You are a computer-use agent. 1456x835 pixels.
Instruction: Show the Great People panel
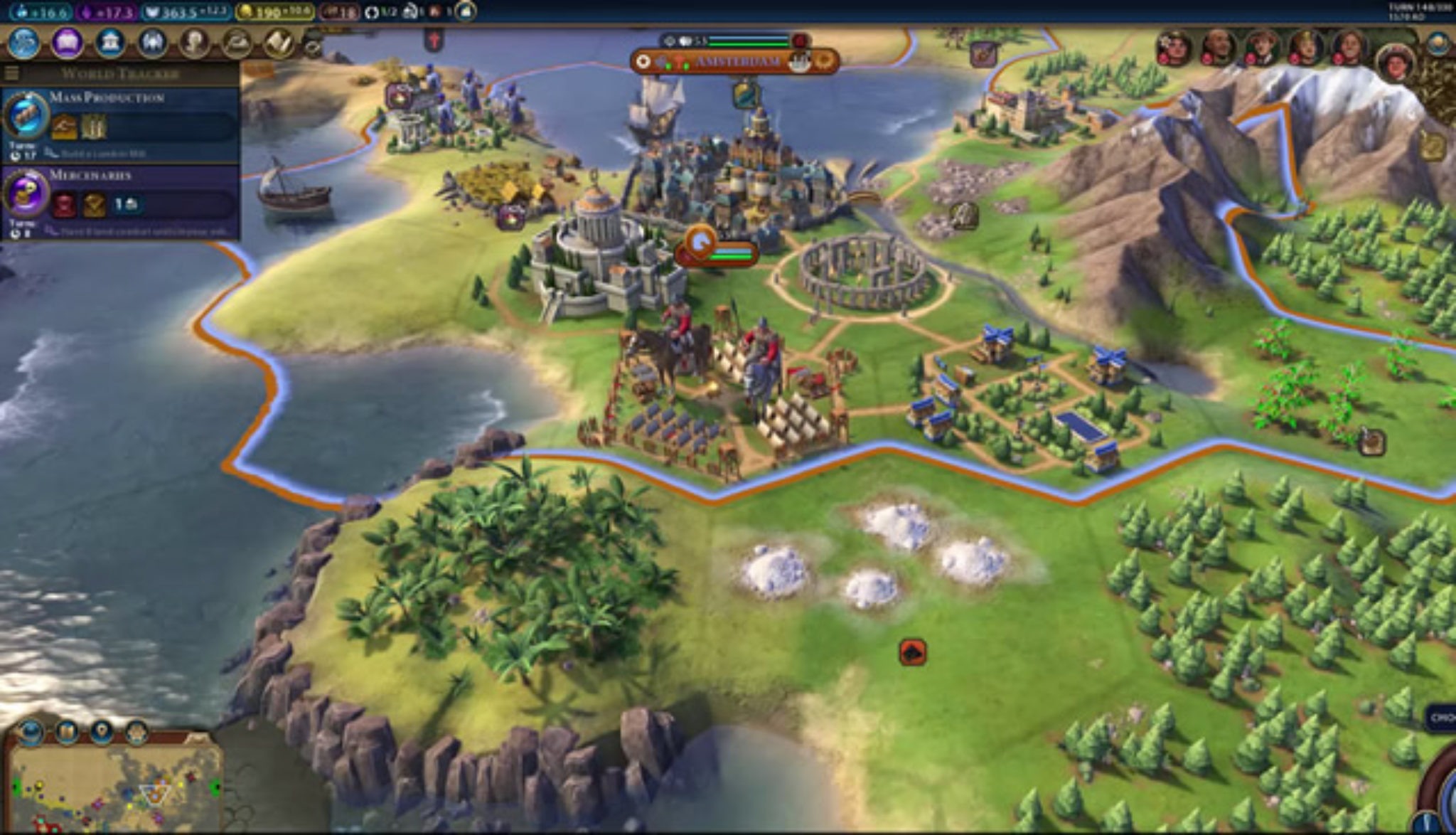pyautogui.click(x=193, y=43)
